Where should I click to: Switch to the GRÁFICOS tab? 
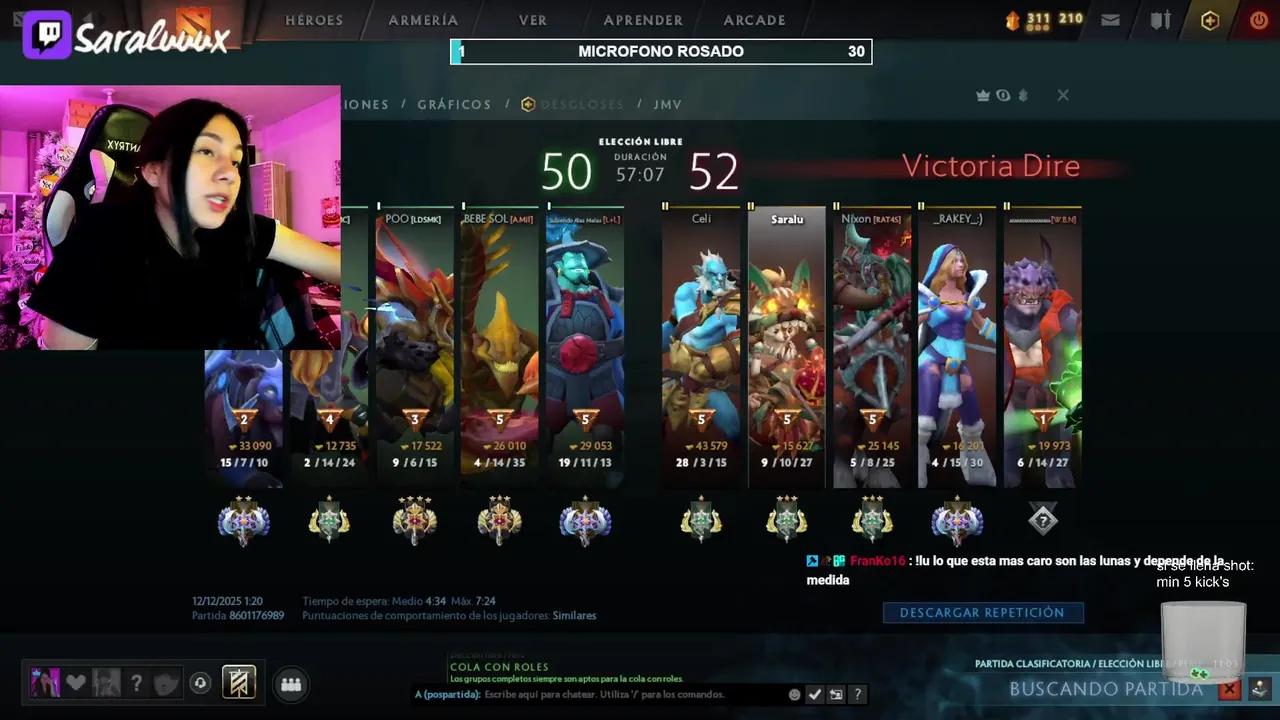point(454,104)
